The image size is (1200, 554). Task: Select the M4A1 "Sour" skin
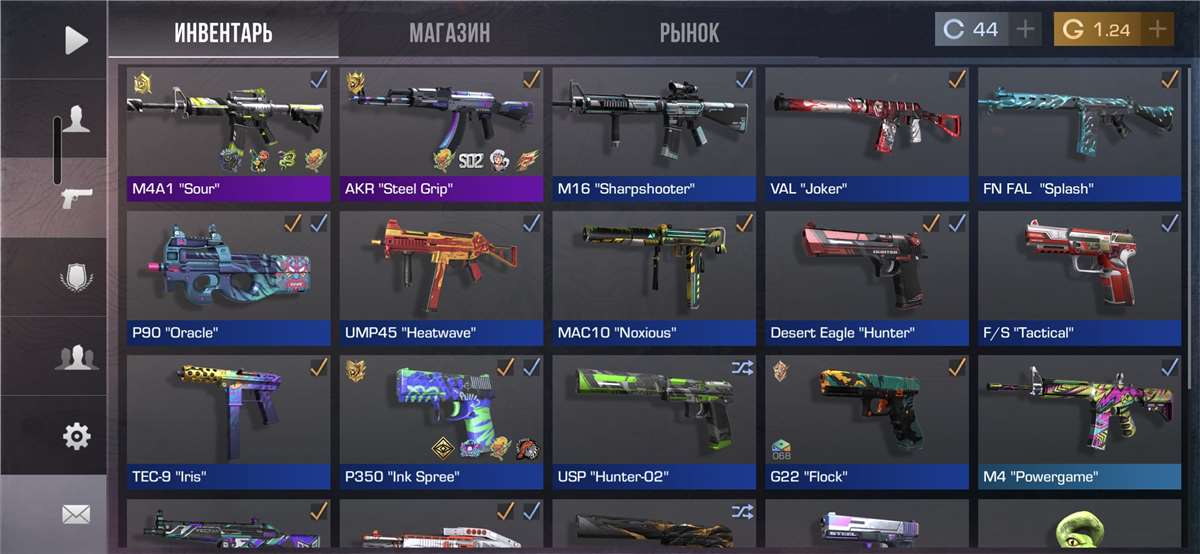coord(229,134)
